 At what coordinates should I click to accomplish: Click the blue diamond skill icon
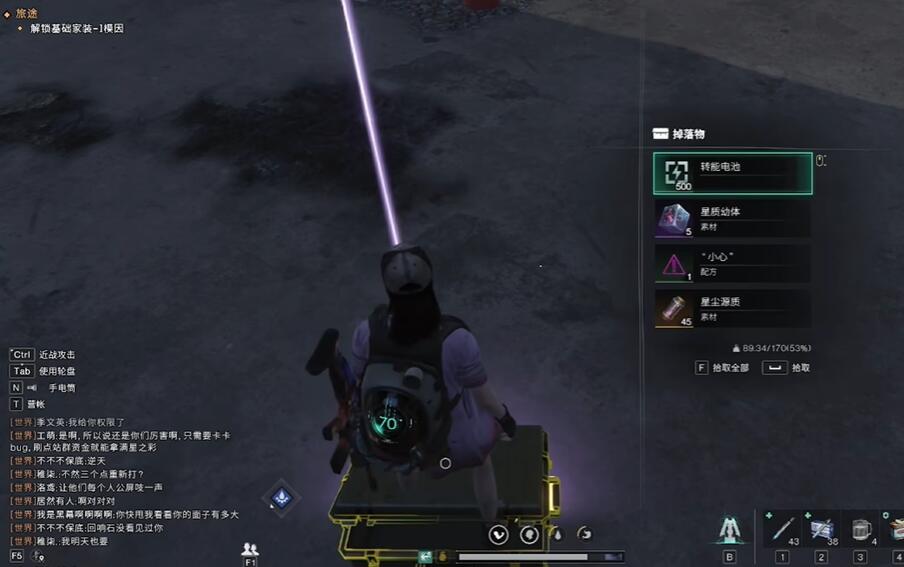point(282,497)
